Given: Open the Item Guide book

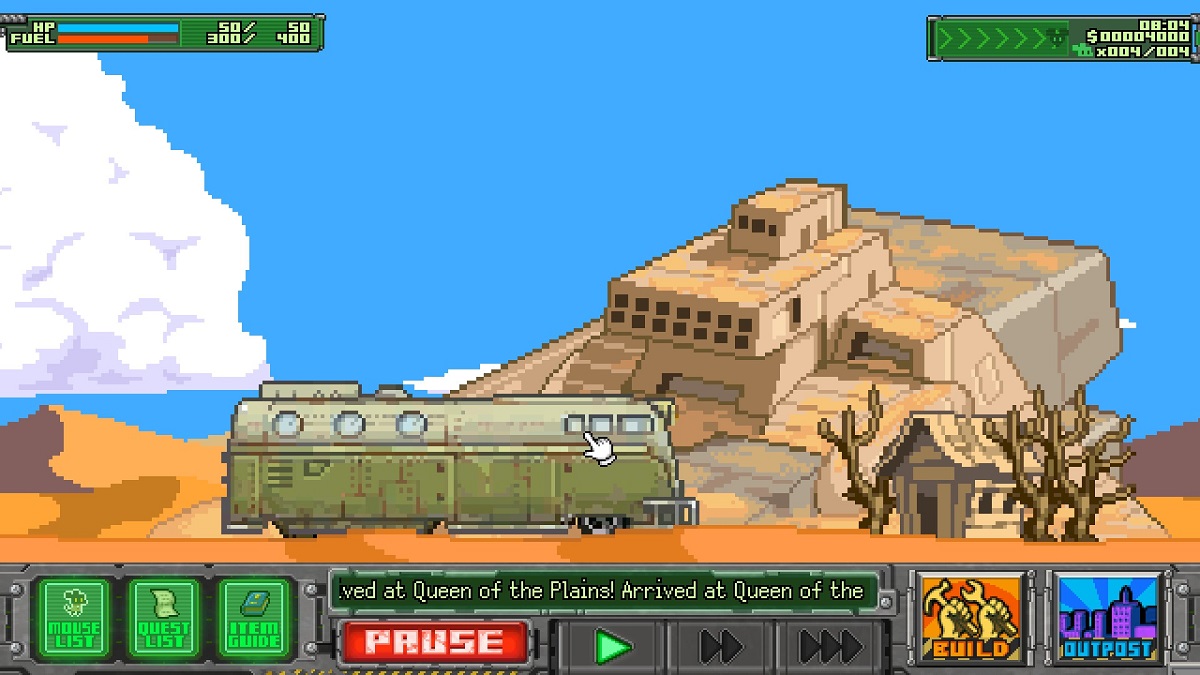Looking at the screenshot, I should pyautogui.click(x=254, y=617).
